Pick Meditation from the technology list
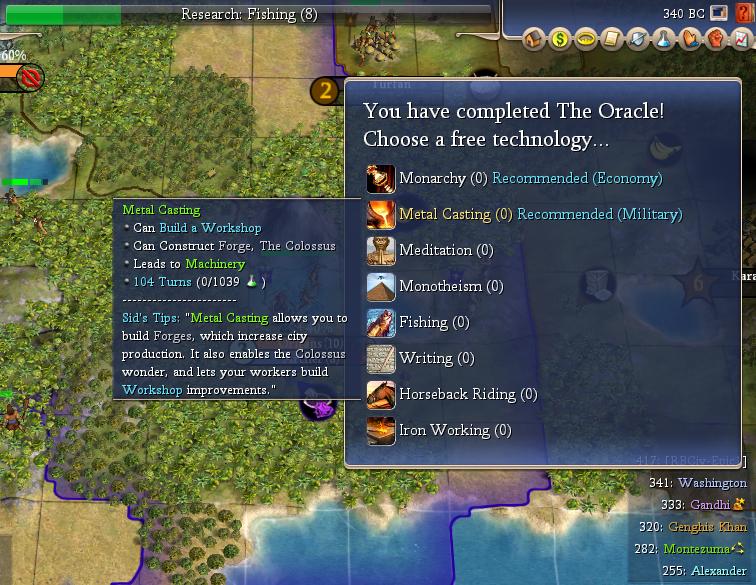The image size is (756, 585). click(x=435, y=251)
